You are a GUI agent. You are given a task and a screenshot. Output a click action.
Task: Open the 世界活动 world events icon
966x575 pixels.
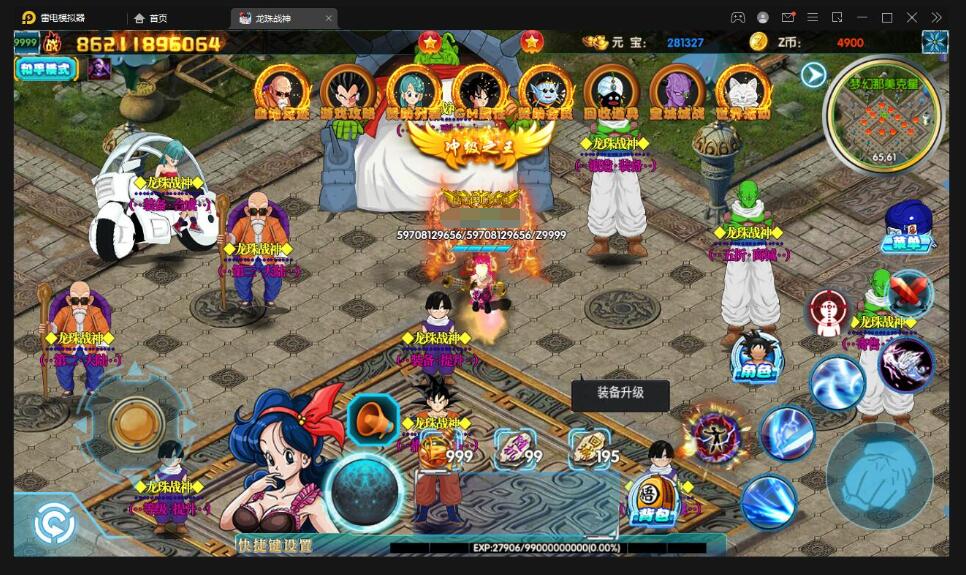[x=743, y=90]
